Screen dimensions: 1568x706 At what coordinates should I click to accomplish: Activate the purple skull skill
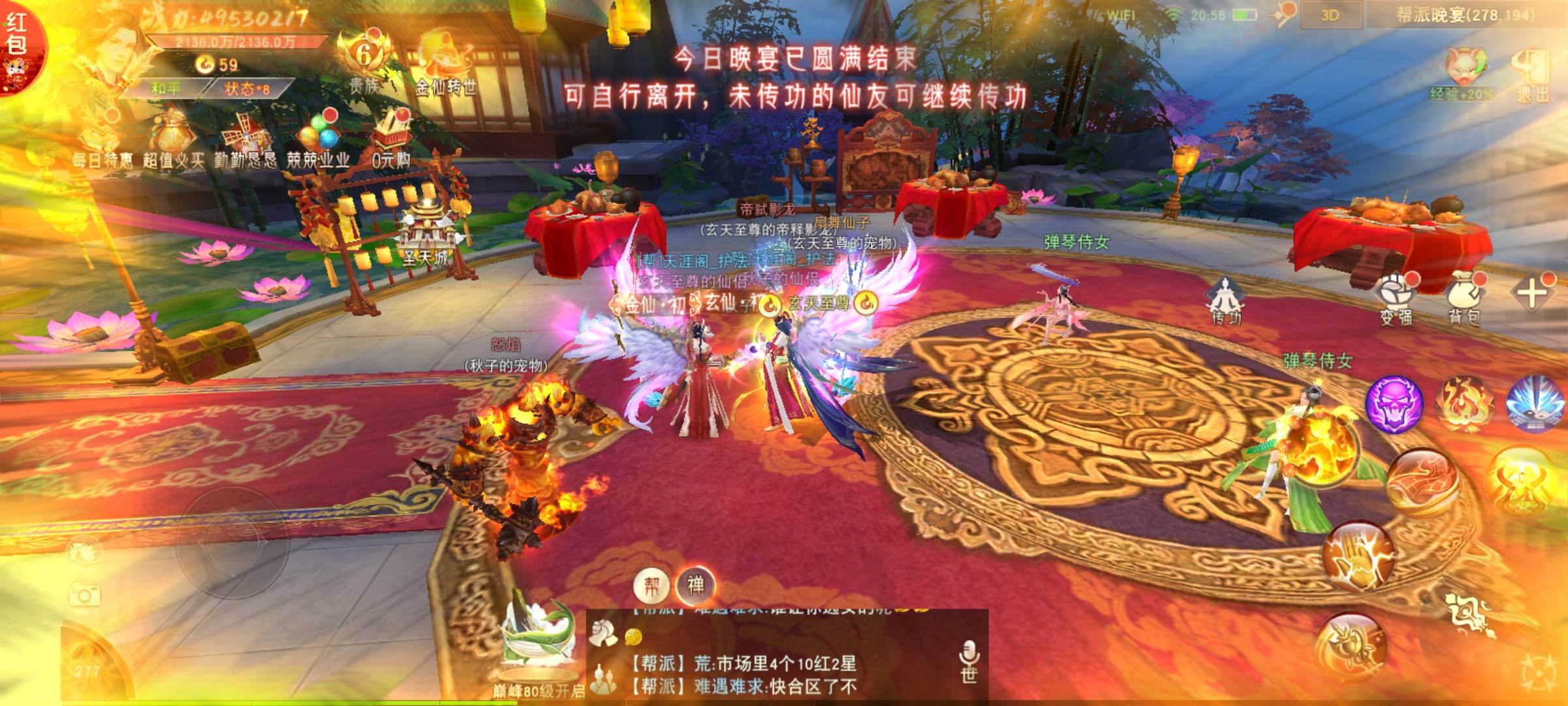1394,403
